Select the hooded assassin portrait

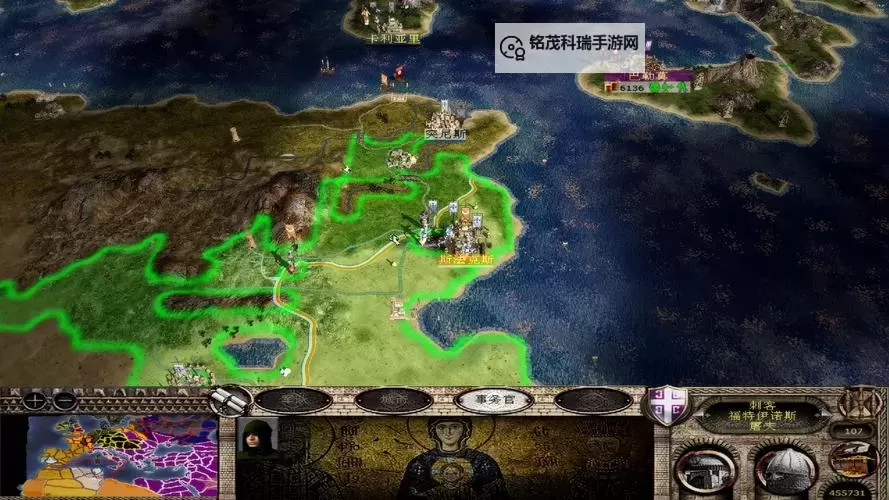pos(257,440)
